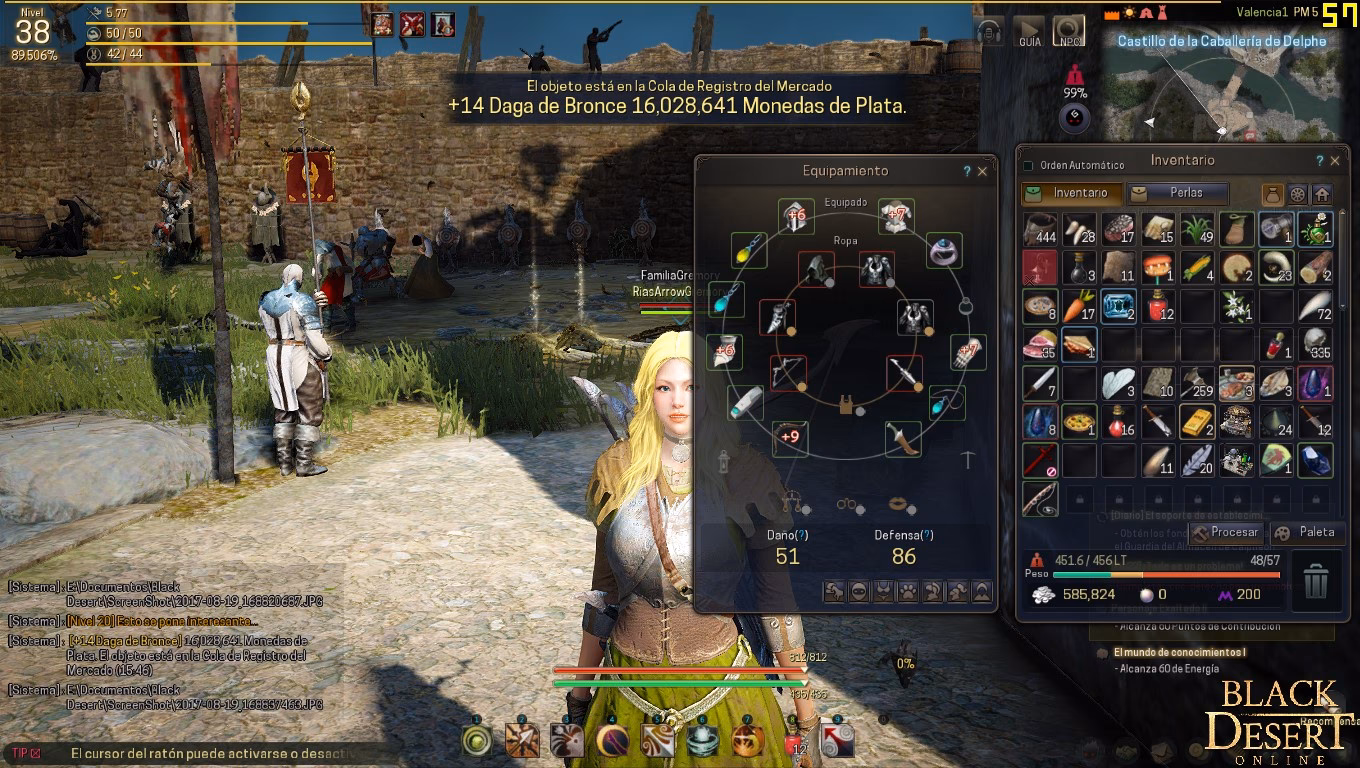Viewport: 1360px width, 768px height.
Task: Close the Inventario window
Action: tap(1334, 160)
